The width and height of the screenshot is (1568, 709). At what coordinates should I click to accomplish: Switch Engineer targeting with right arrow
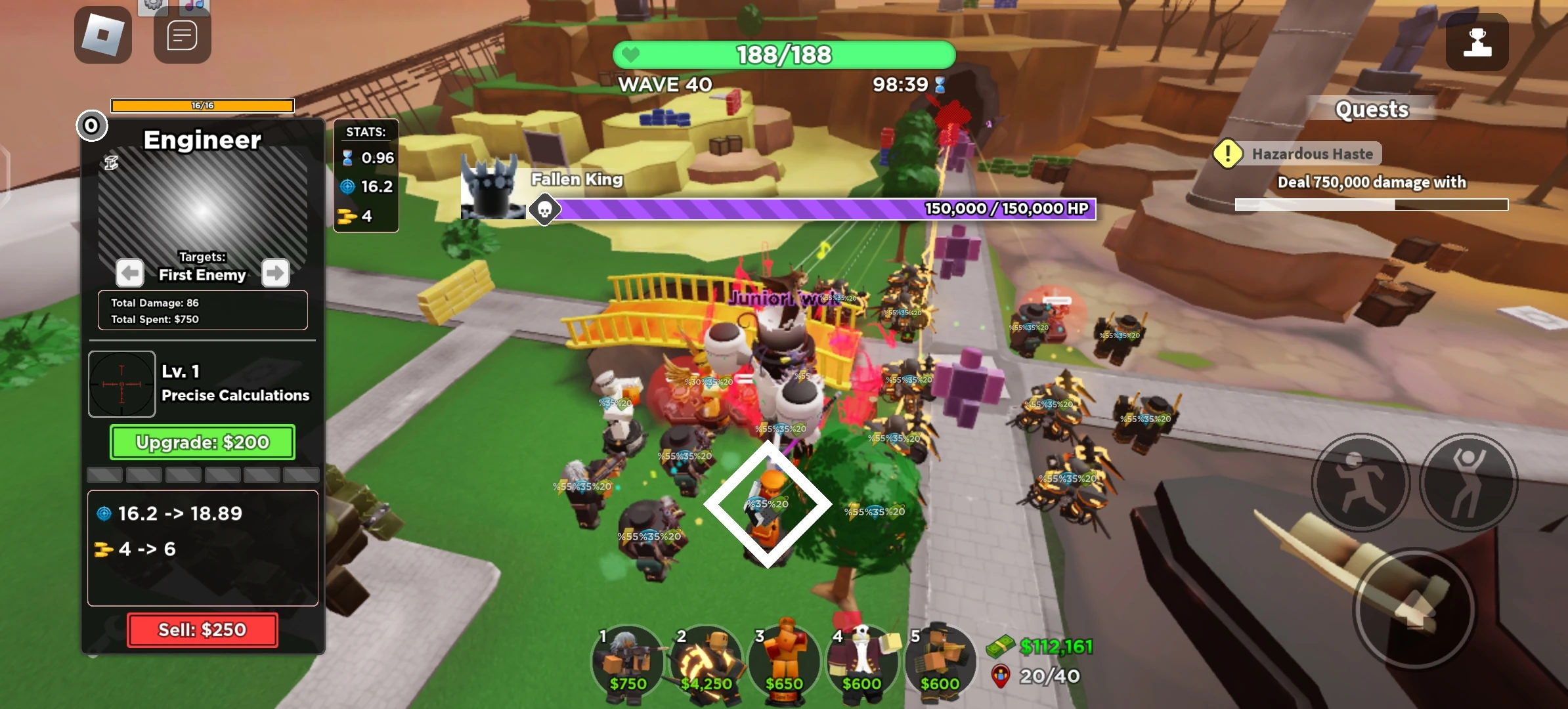click(x=275, y=272)
